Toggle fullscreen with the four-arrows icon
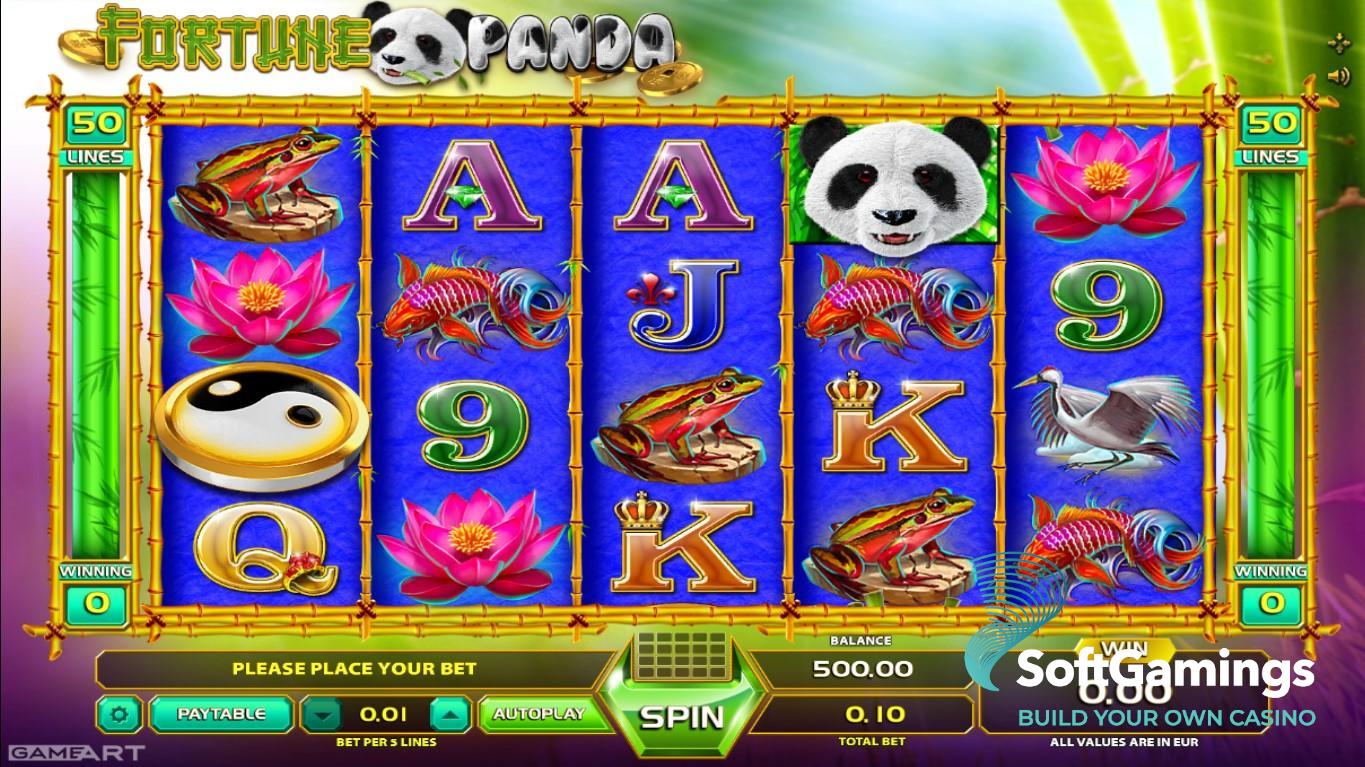 [1338, 43]
